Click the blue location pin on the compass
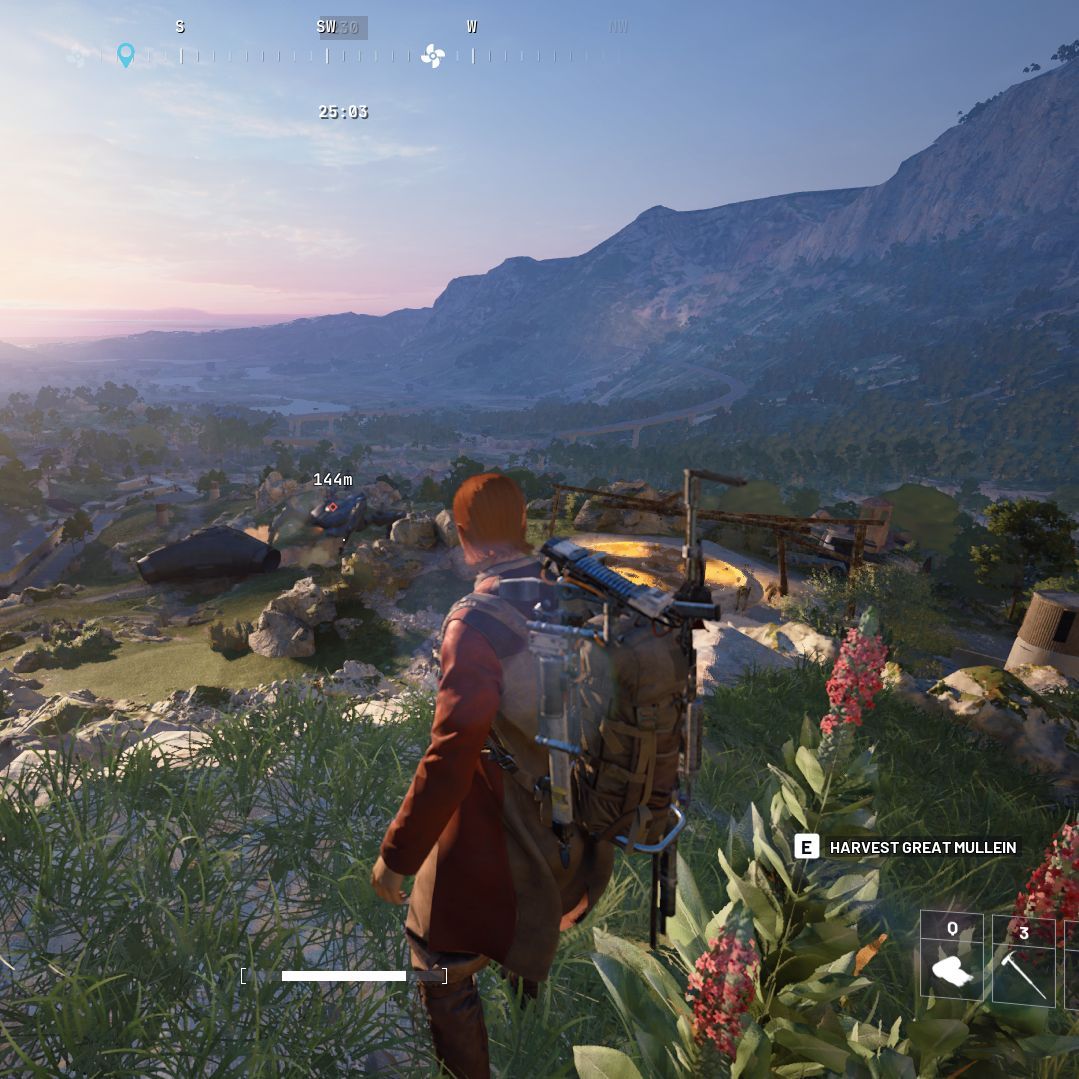Viewport: 1079px width, 1079px height. [x=126, y=55]
